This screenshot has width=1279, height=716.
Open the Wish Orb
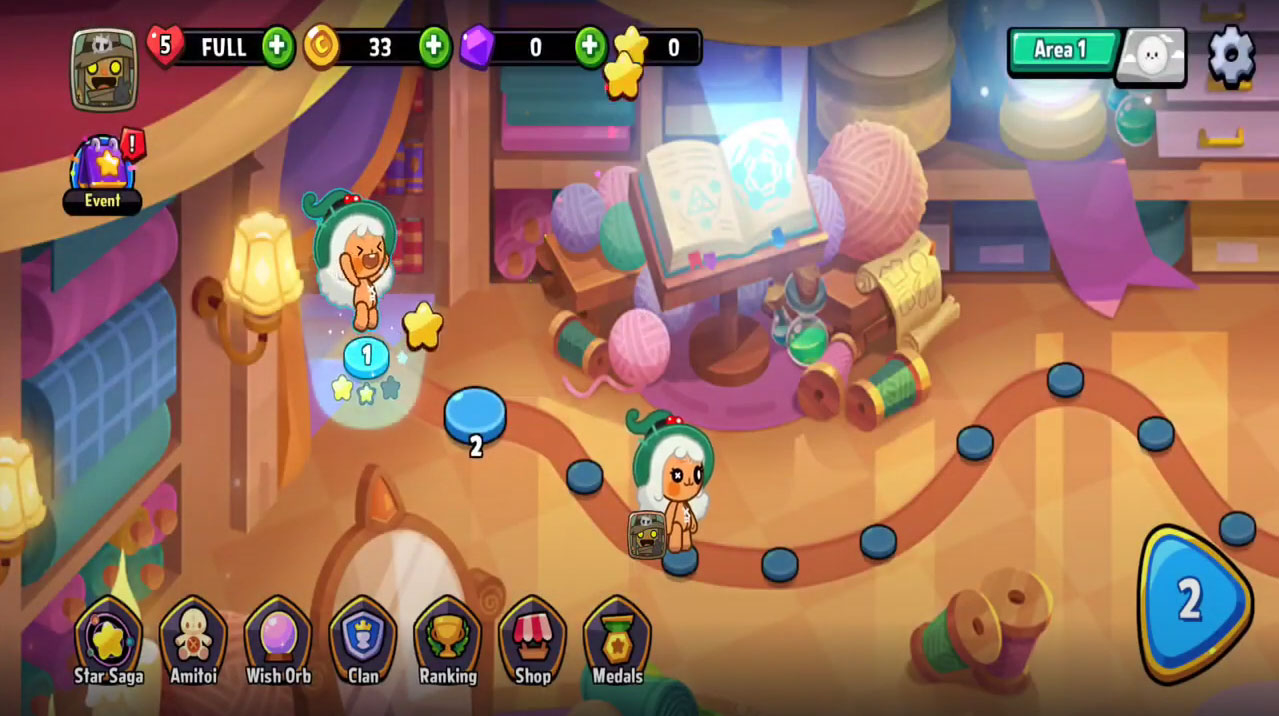(278, 642)
